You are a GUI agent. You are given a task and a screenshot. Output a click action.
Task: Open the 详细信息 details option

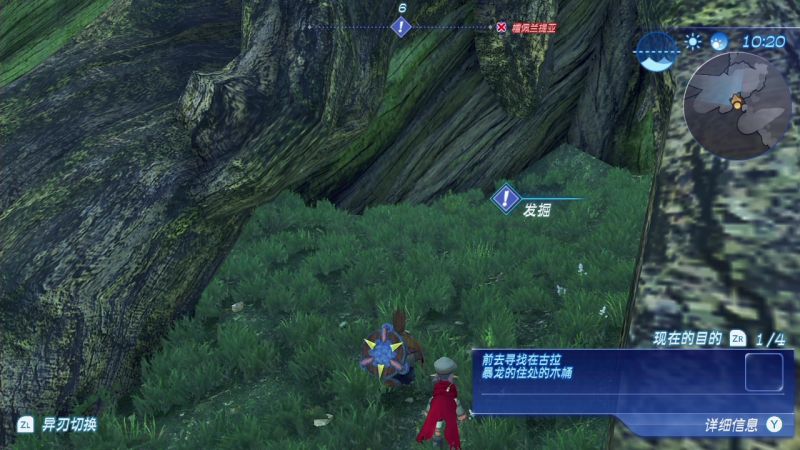pyautogui.click(x=744, y=424)
